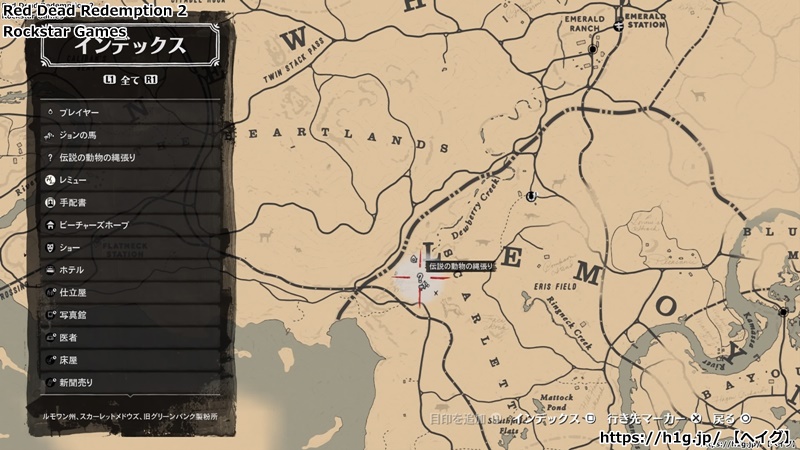The height and width of the screenshot is (450, 800).
Task: Select the Emerald Ranch map marker
Action: click(x=592, y=48)
